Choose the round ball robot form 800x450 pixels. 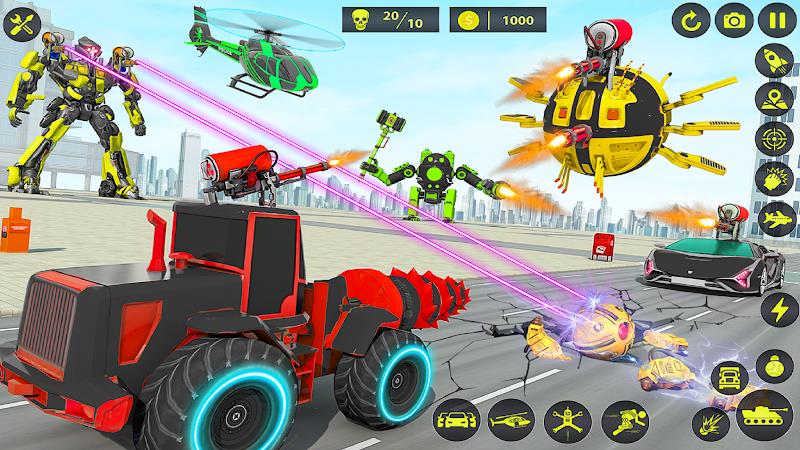point(776,364)
